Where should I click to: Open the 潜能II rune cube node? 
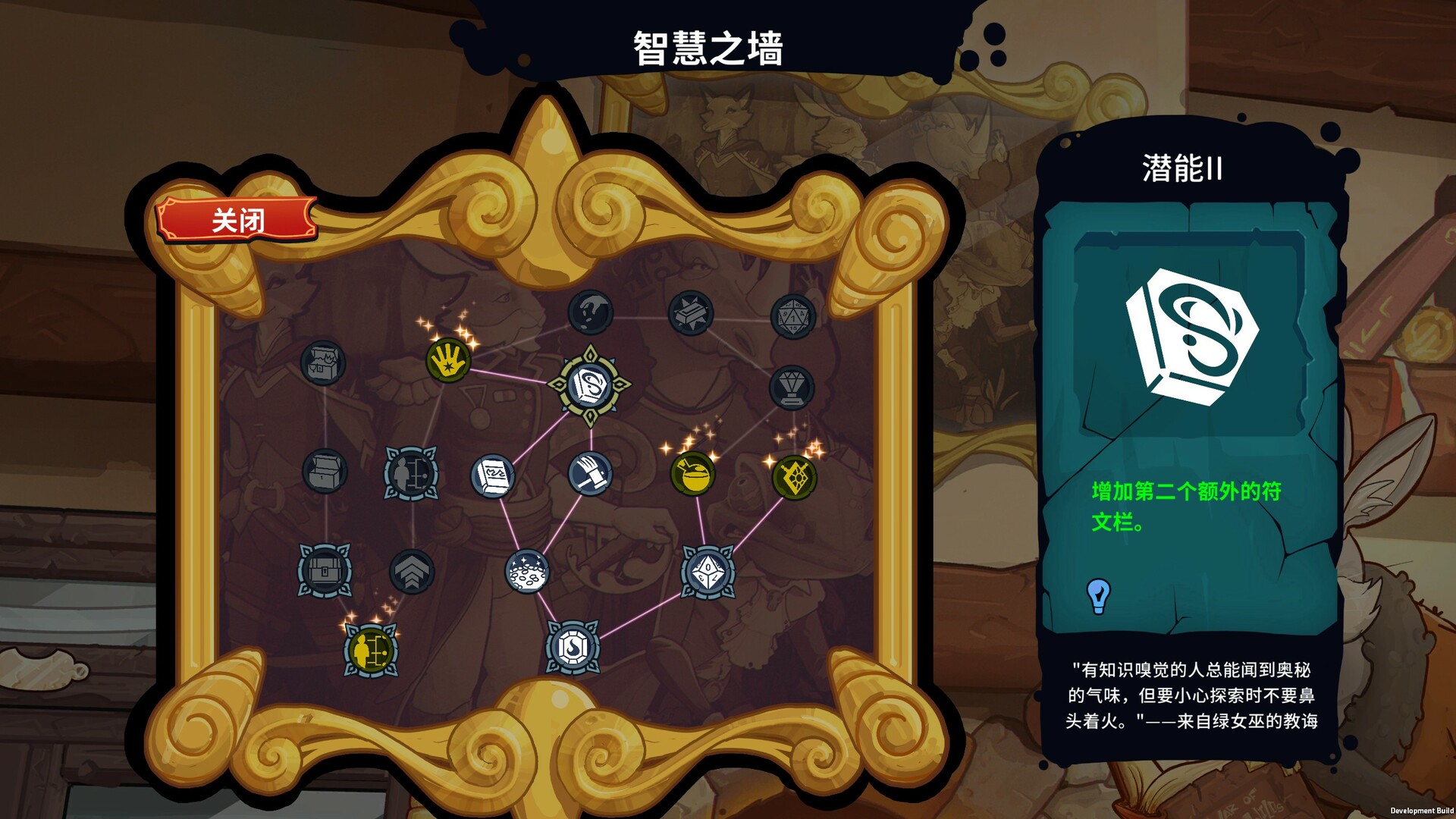(590, 384)
